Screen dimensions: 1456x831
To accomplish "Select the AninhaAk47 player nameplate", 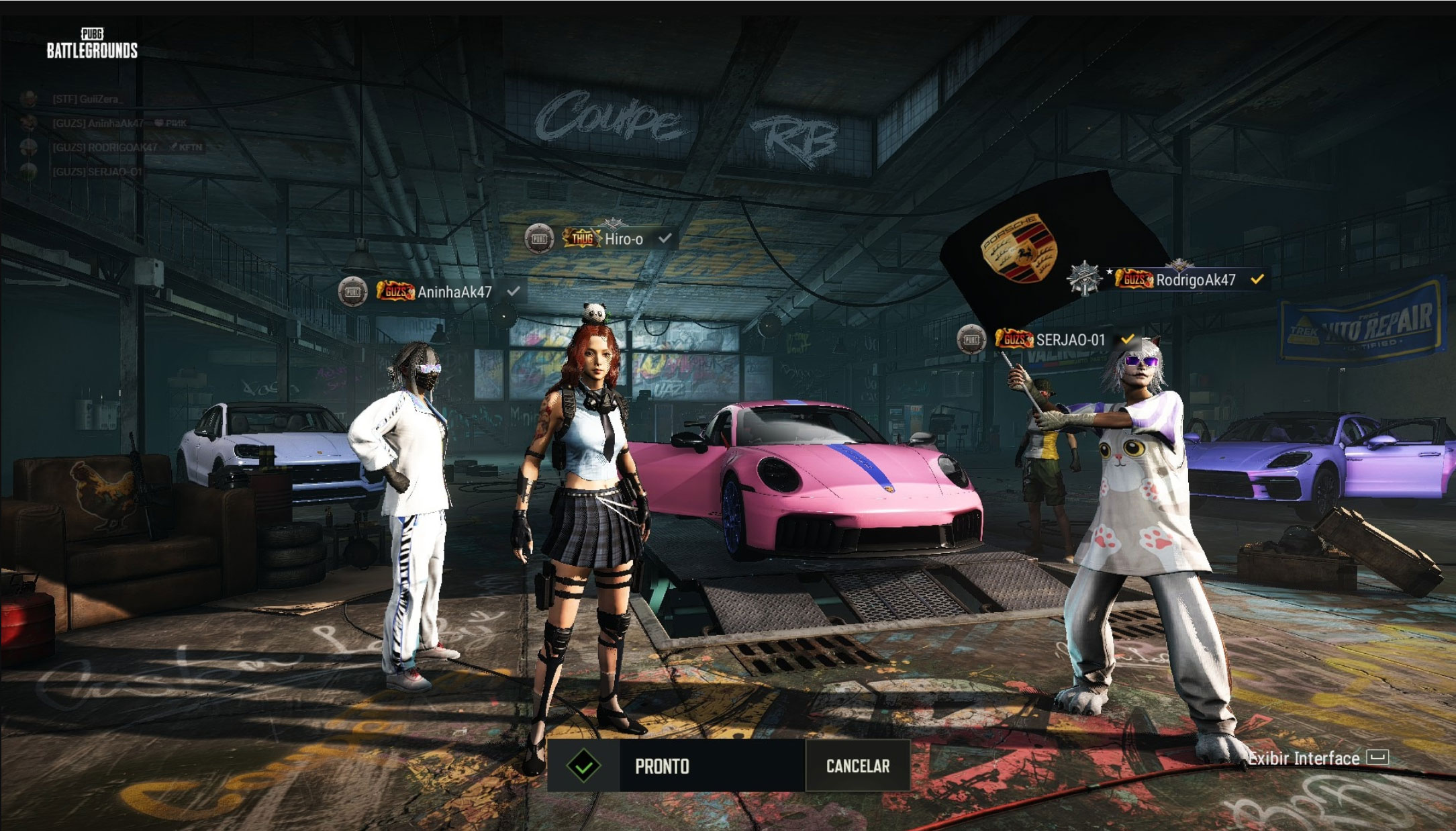I will coord(454,292).
